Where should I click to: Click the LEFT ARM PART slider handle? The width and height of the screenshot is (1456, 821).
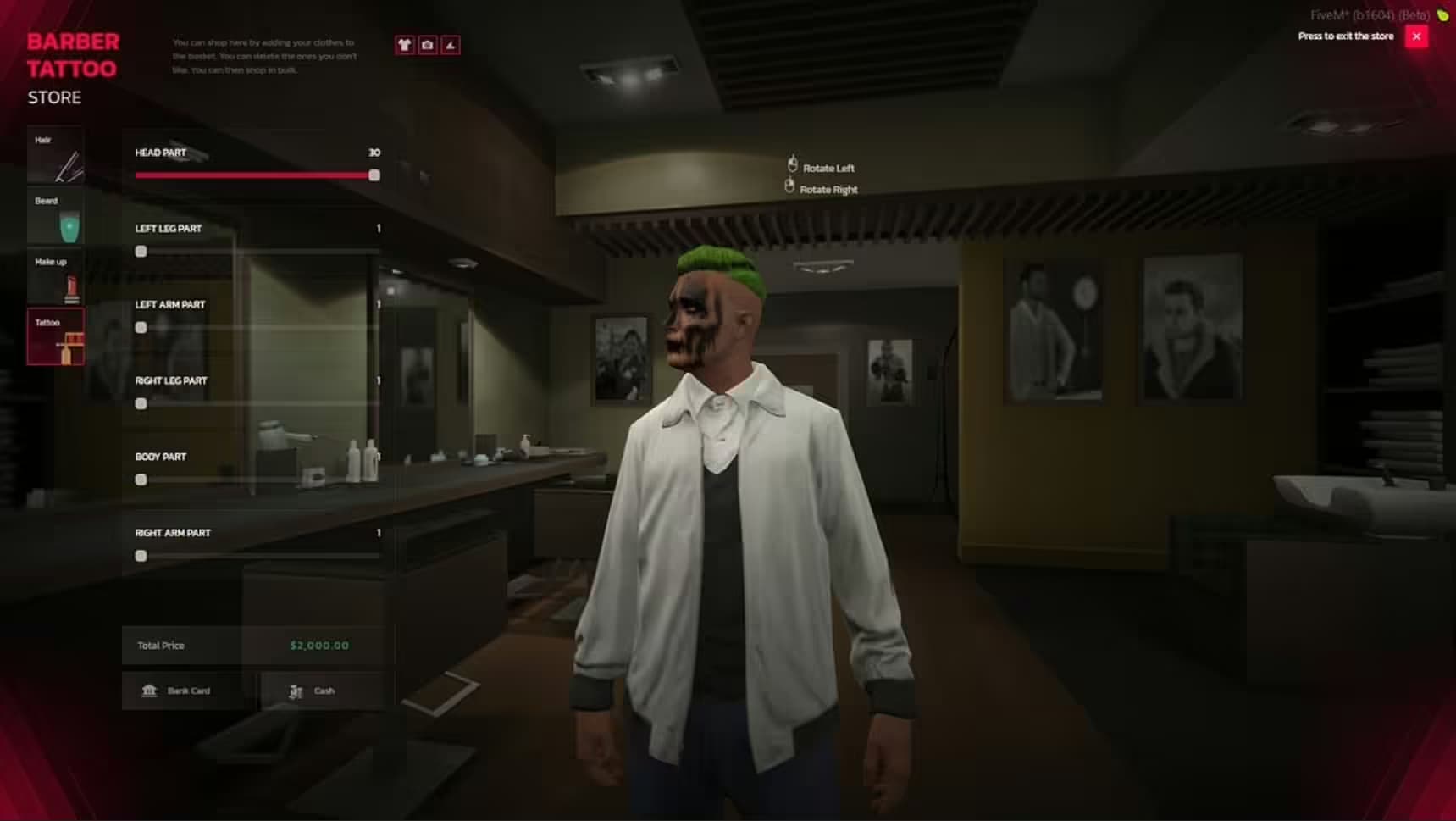coord(141,327)
